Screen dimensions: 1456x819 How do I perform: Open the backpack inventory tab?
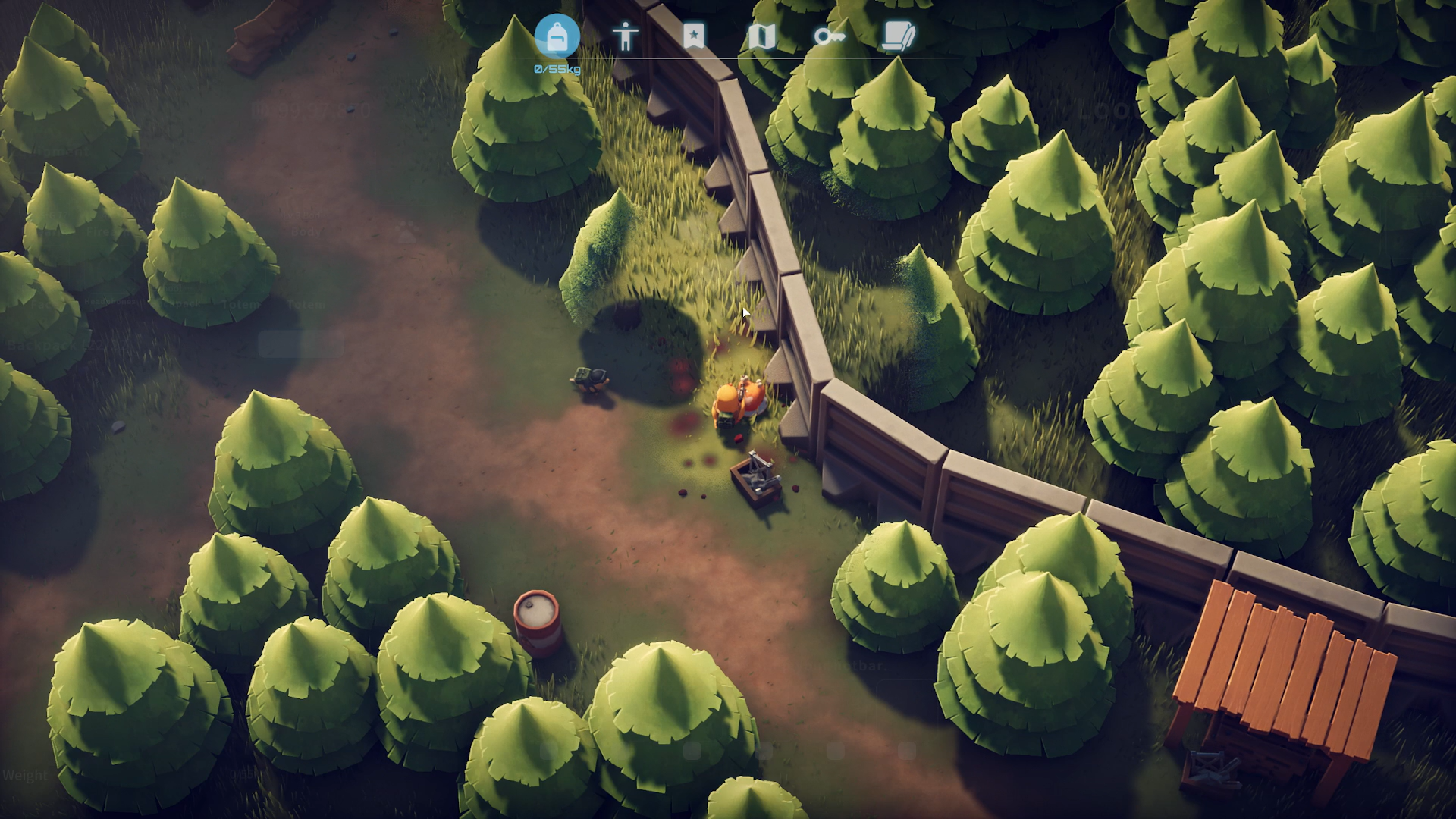(x=557, y=36)
